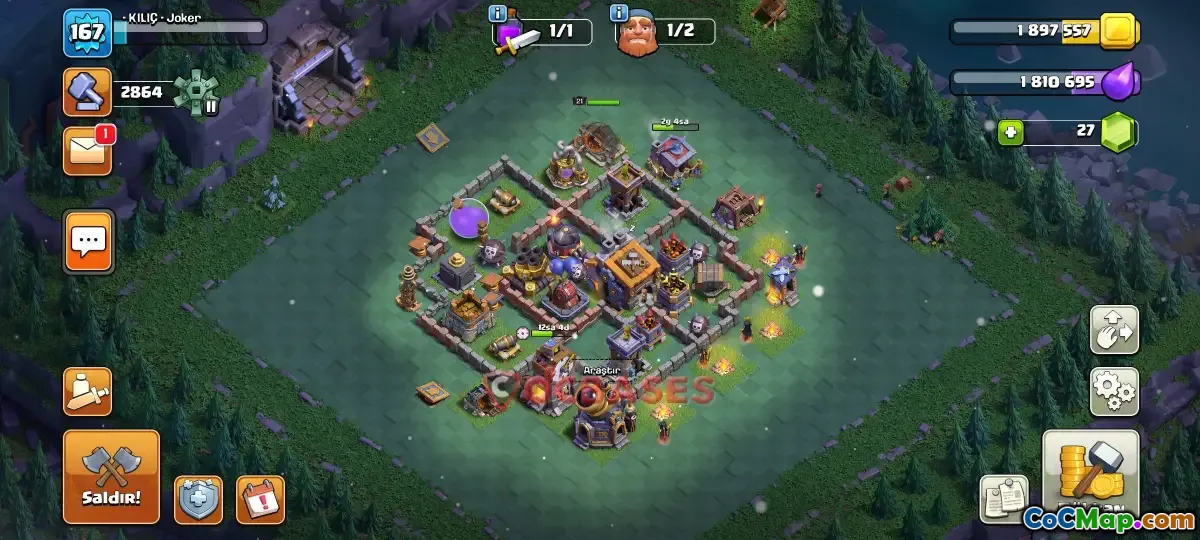The width and height of the screenshot is (1200, 540).
Task: Open the sword and armor icon
Action: click(87, 391)
